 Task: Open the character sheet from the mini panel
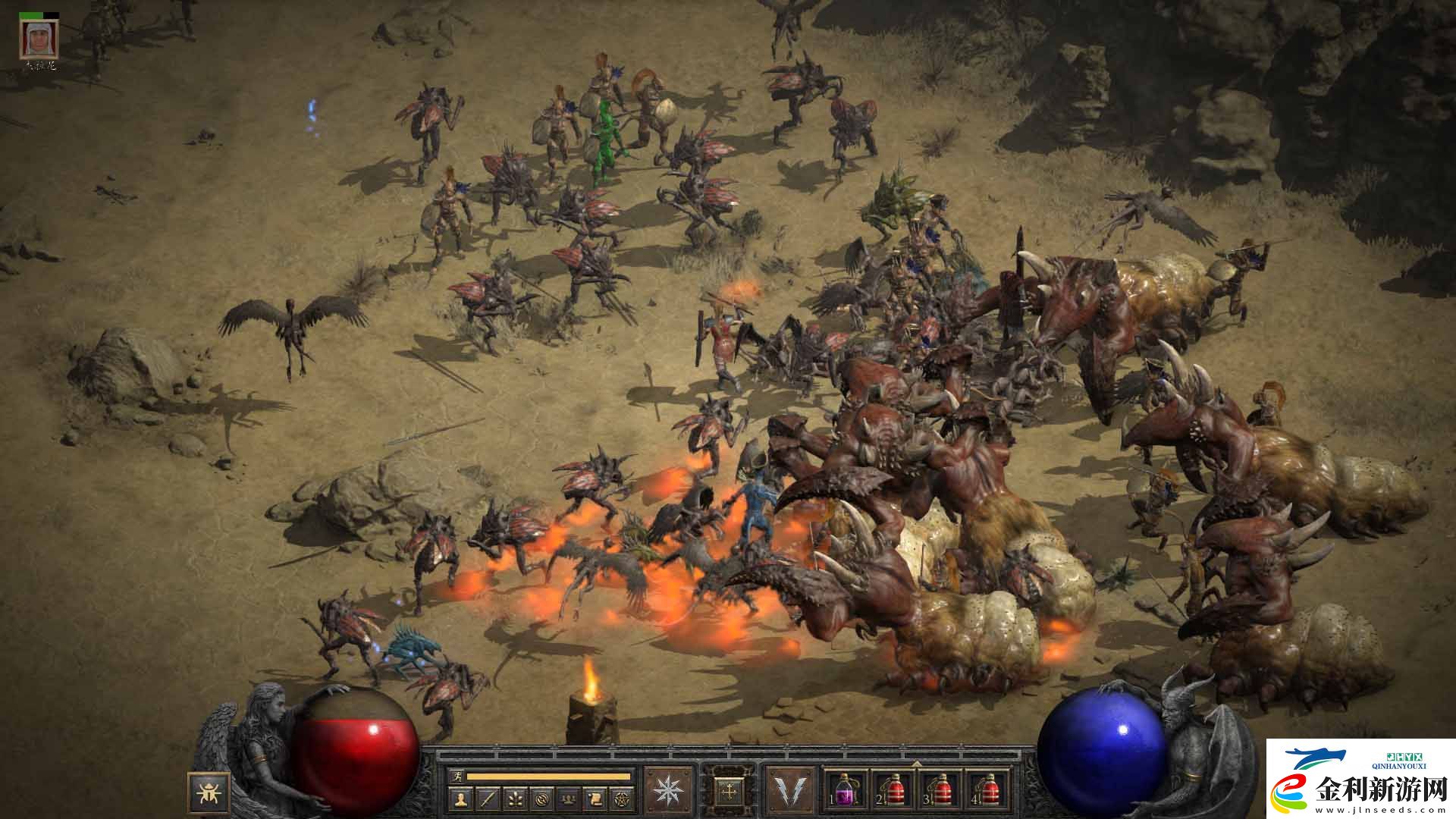[460, 798]
